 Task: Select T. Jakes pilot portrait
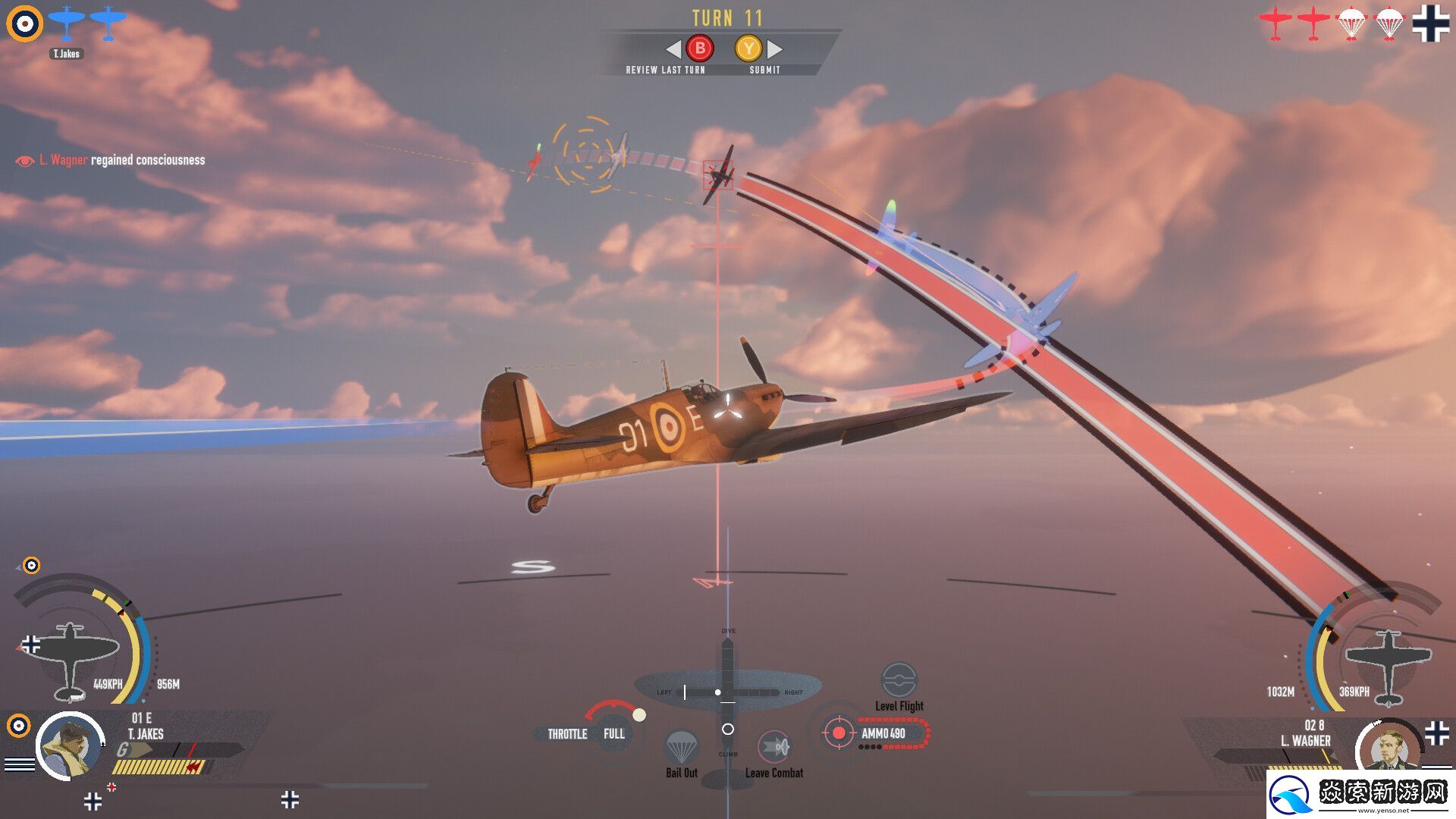[70, 746]
